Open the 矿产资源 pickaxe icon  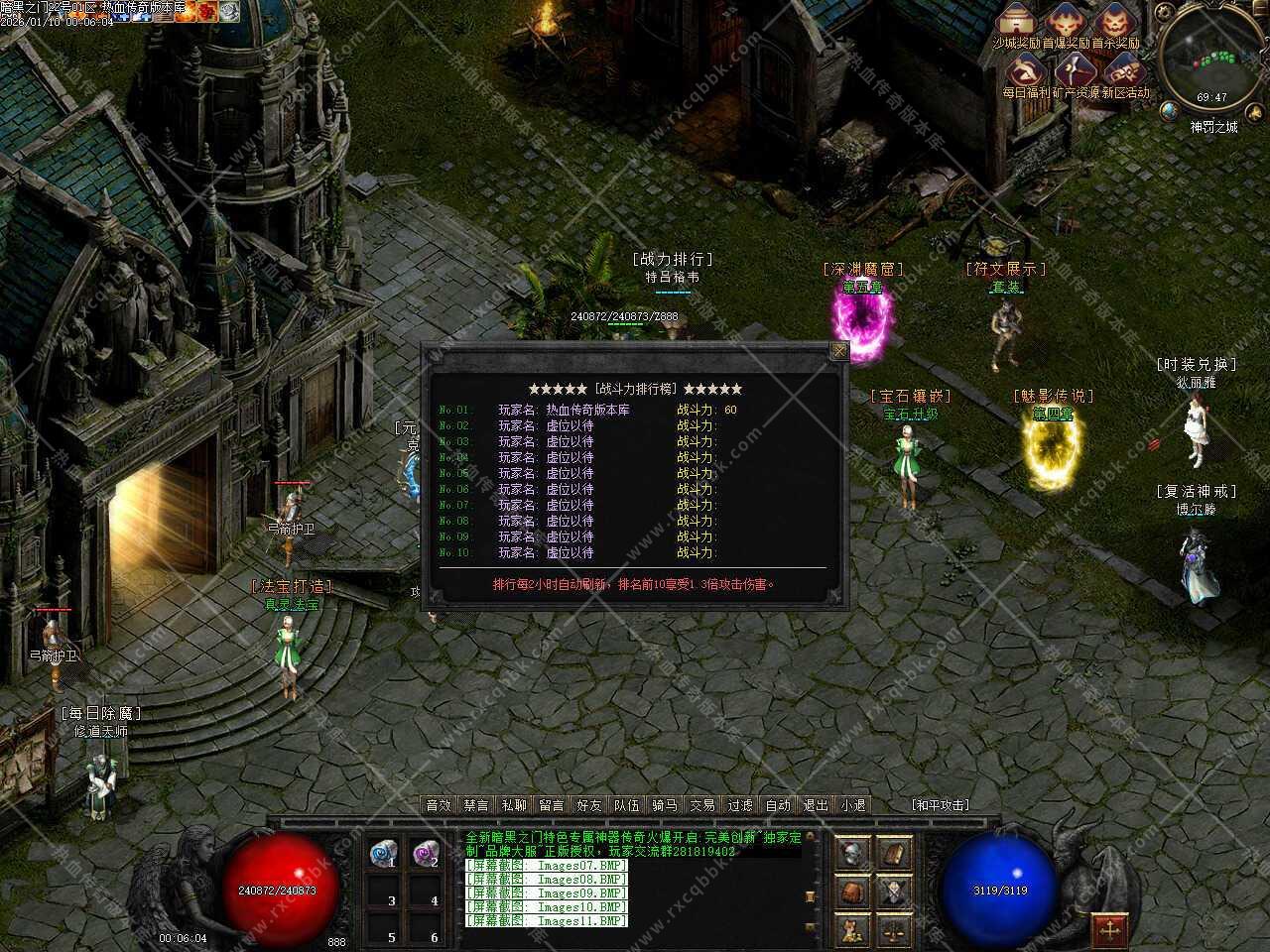coord(1075,71)
